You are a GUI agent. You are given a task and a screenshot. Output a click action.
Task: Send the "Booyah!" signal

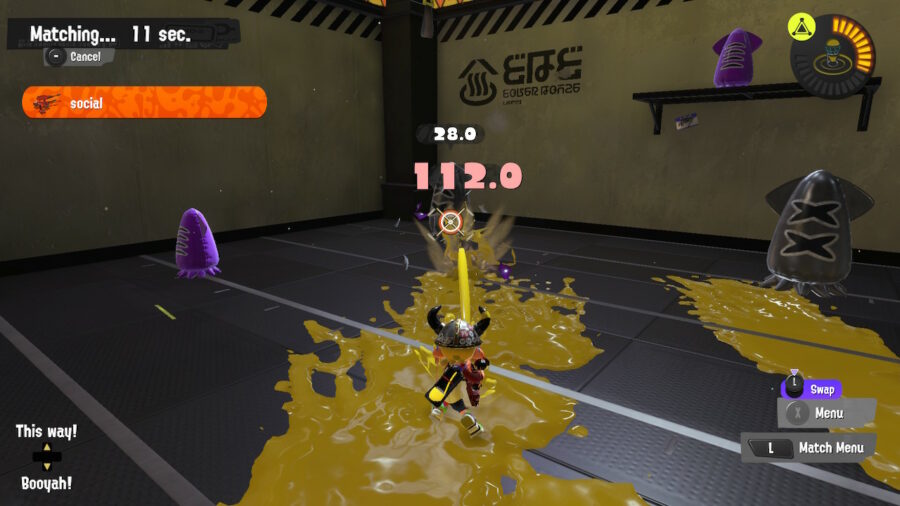46,483
